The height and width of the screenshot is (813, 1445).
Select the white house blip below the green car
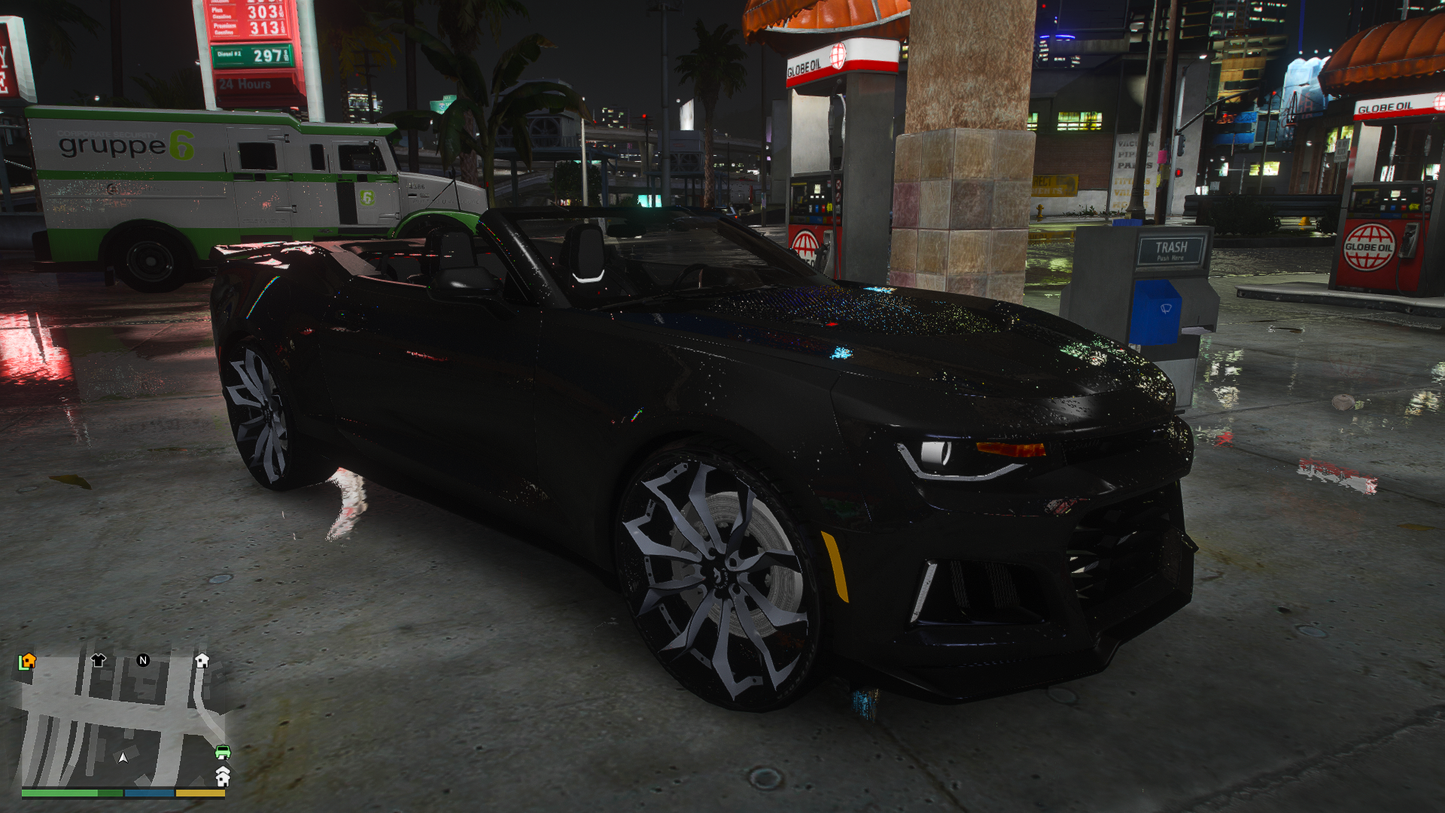coord(222,775)
